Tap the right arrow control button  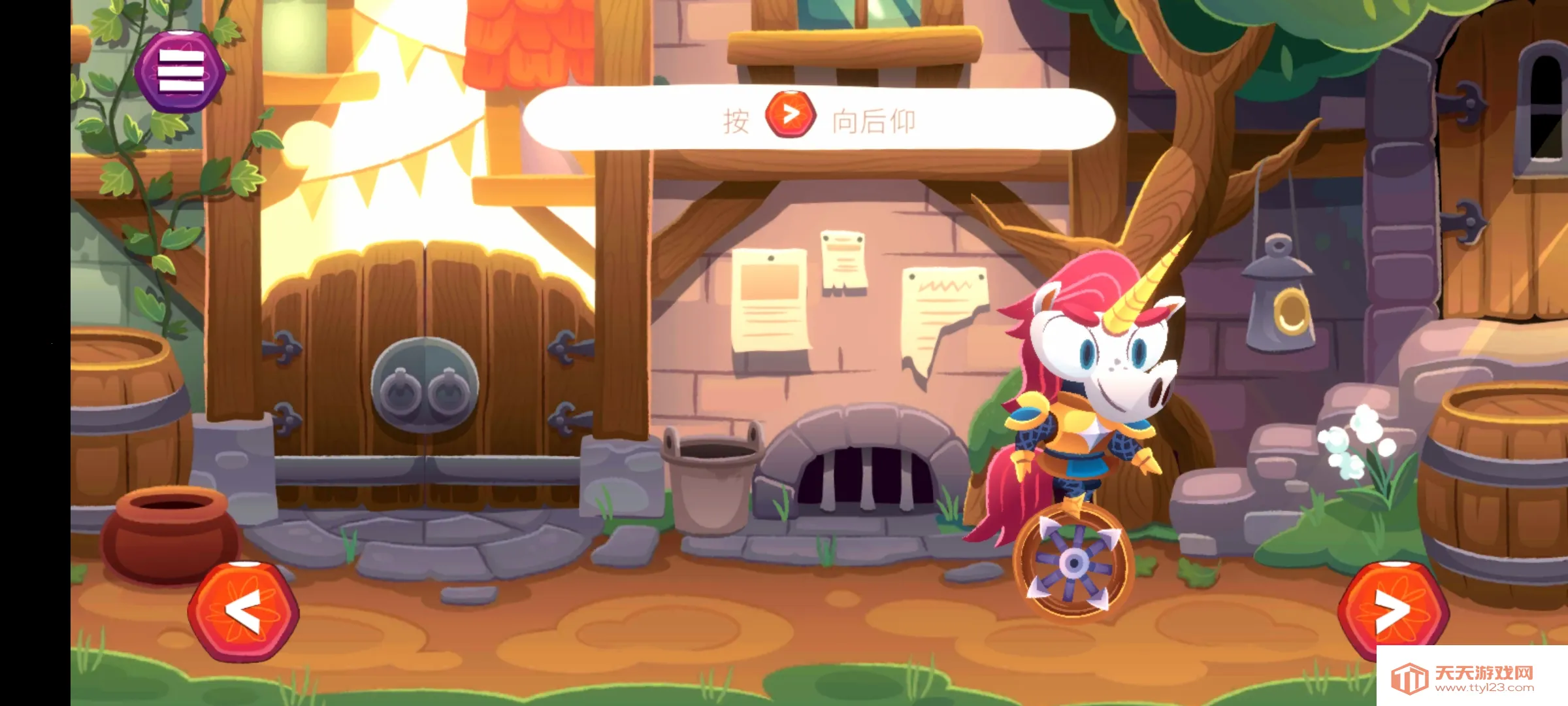1393,611
